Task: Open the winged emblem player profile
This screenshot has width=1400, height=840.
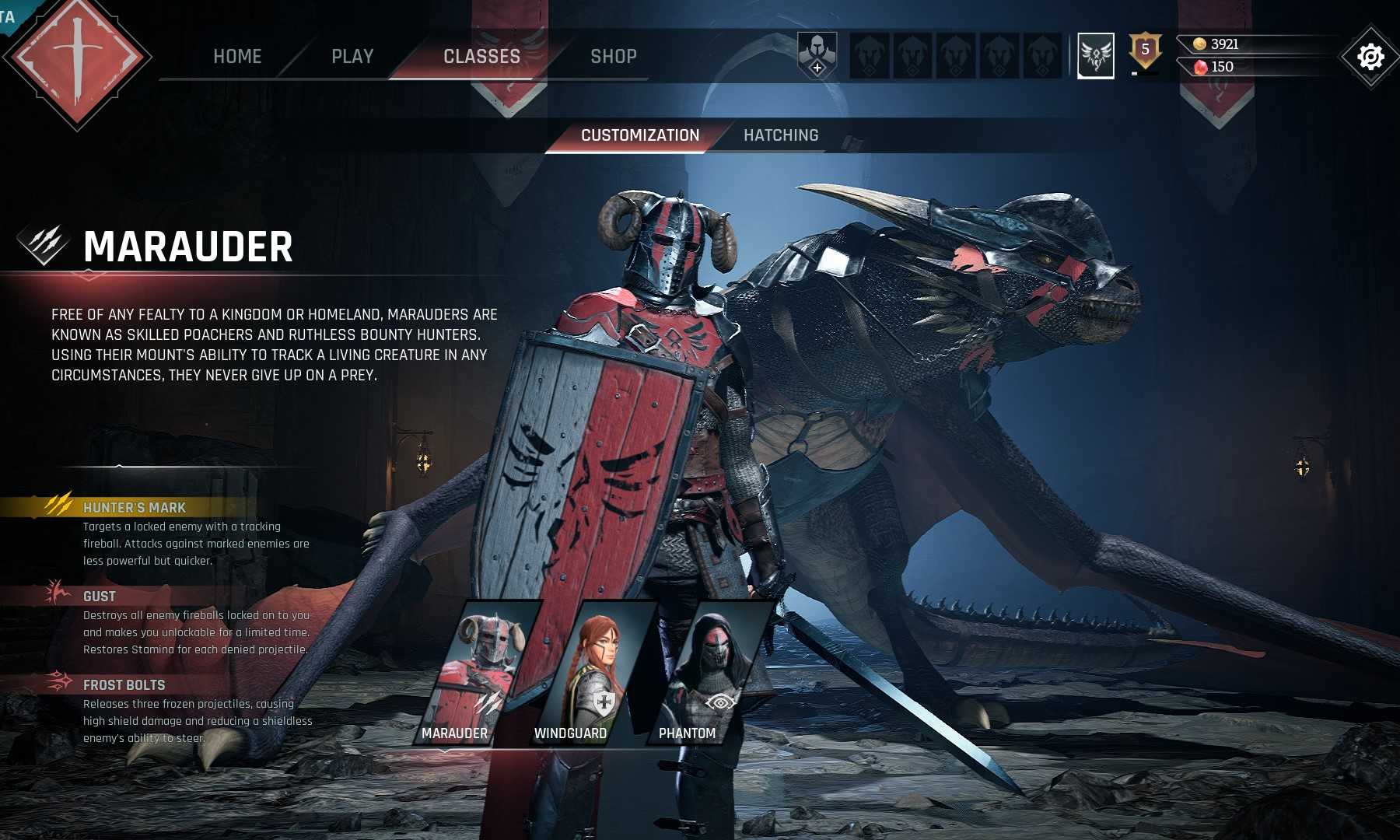Action: [x=1095, y=55]
